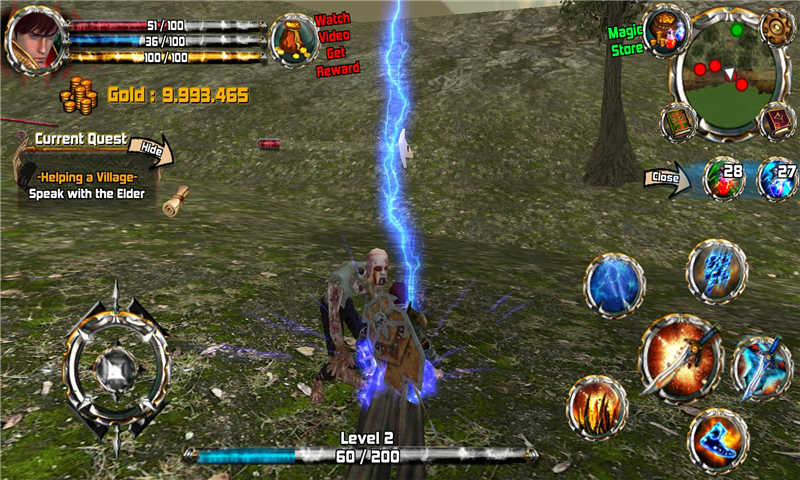Viewport: 800px width, 480px height.
Task: Attack with the main sword button
Action: 681,357
